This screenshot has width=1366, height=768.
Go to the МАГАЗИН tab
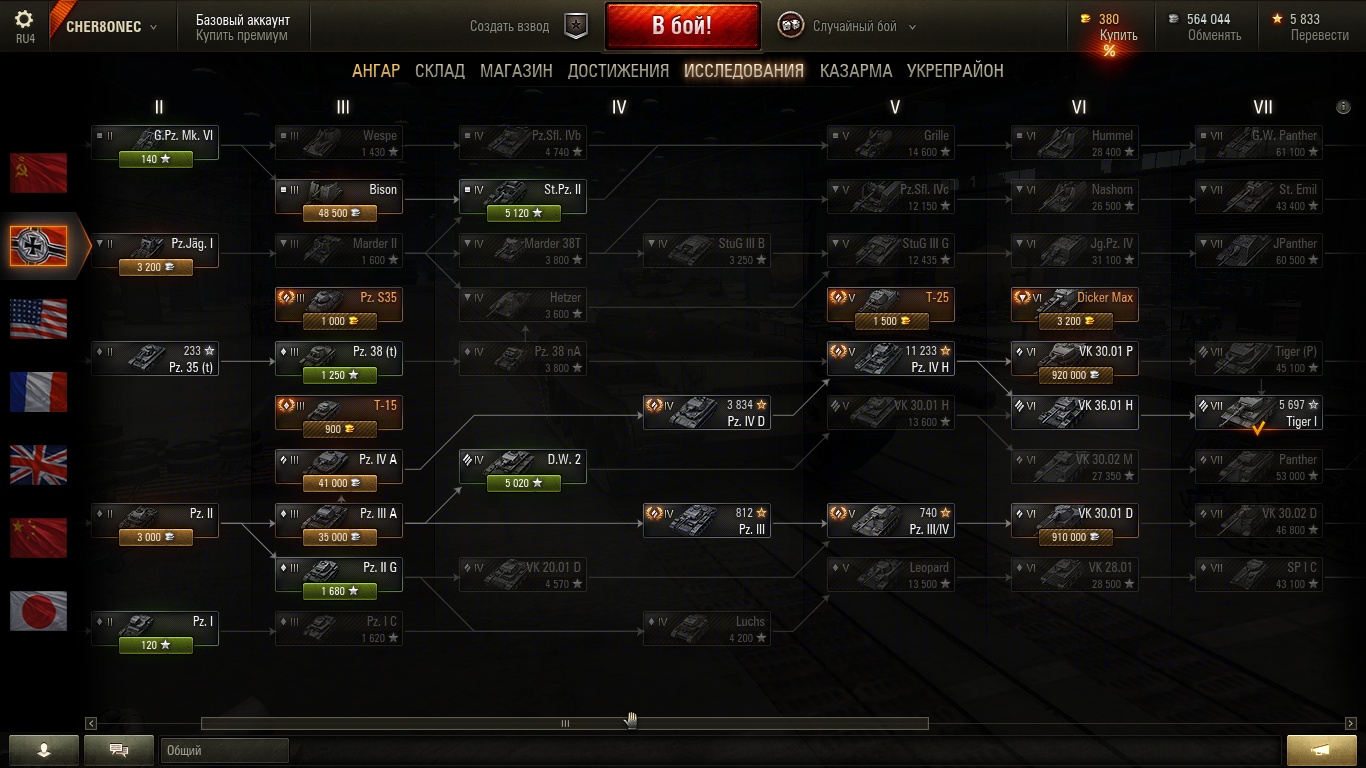point(516,71)
